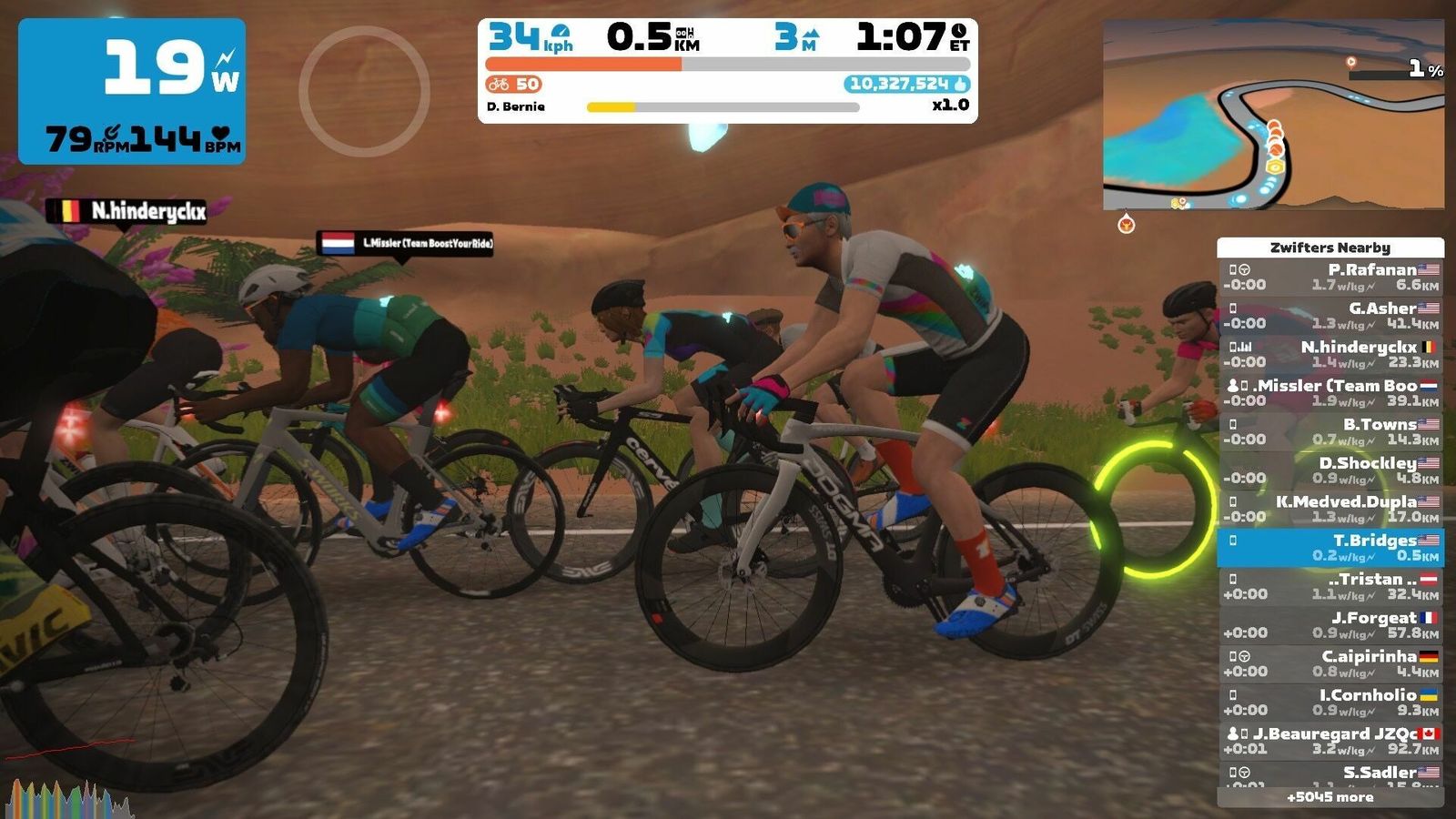Select I.Cornholio from nearby riders
Screen dimensions: 1456x819
pos(1330,702)
